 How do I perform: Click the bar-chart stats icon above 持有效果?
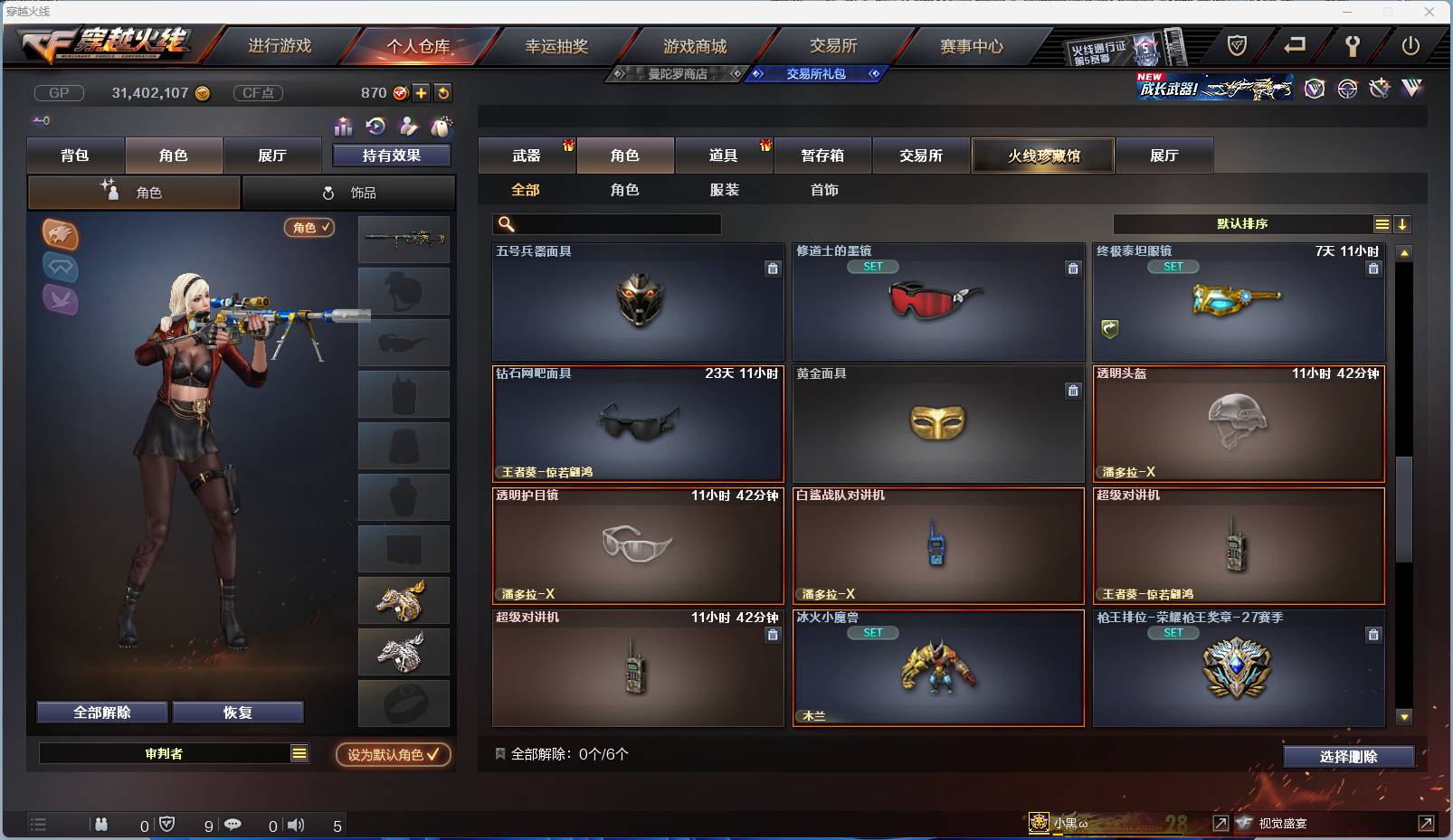[x=344, y=127]
